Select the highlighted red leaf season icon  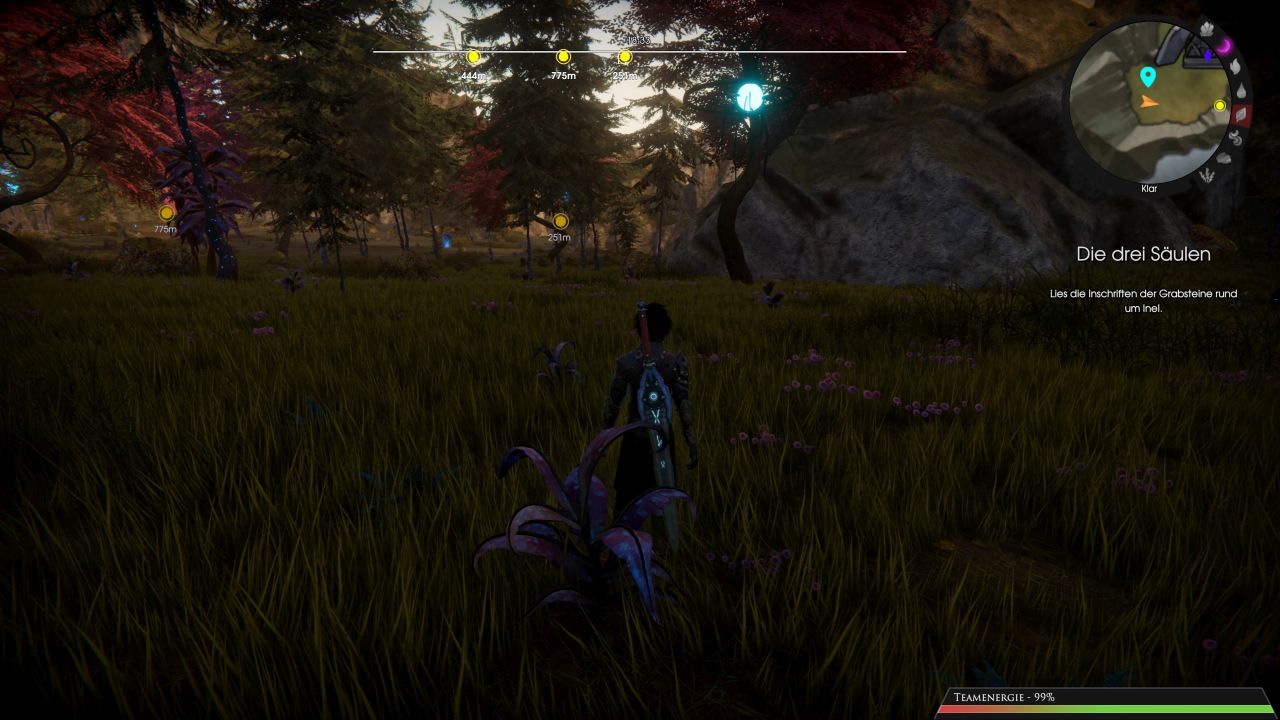[x=1242, y=114]
